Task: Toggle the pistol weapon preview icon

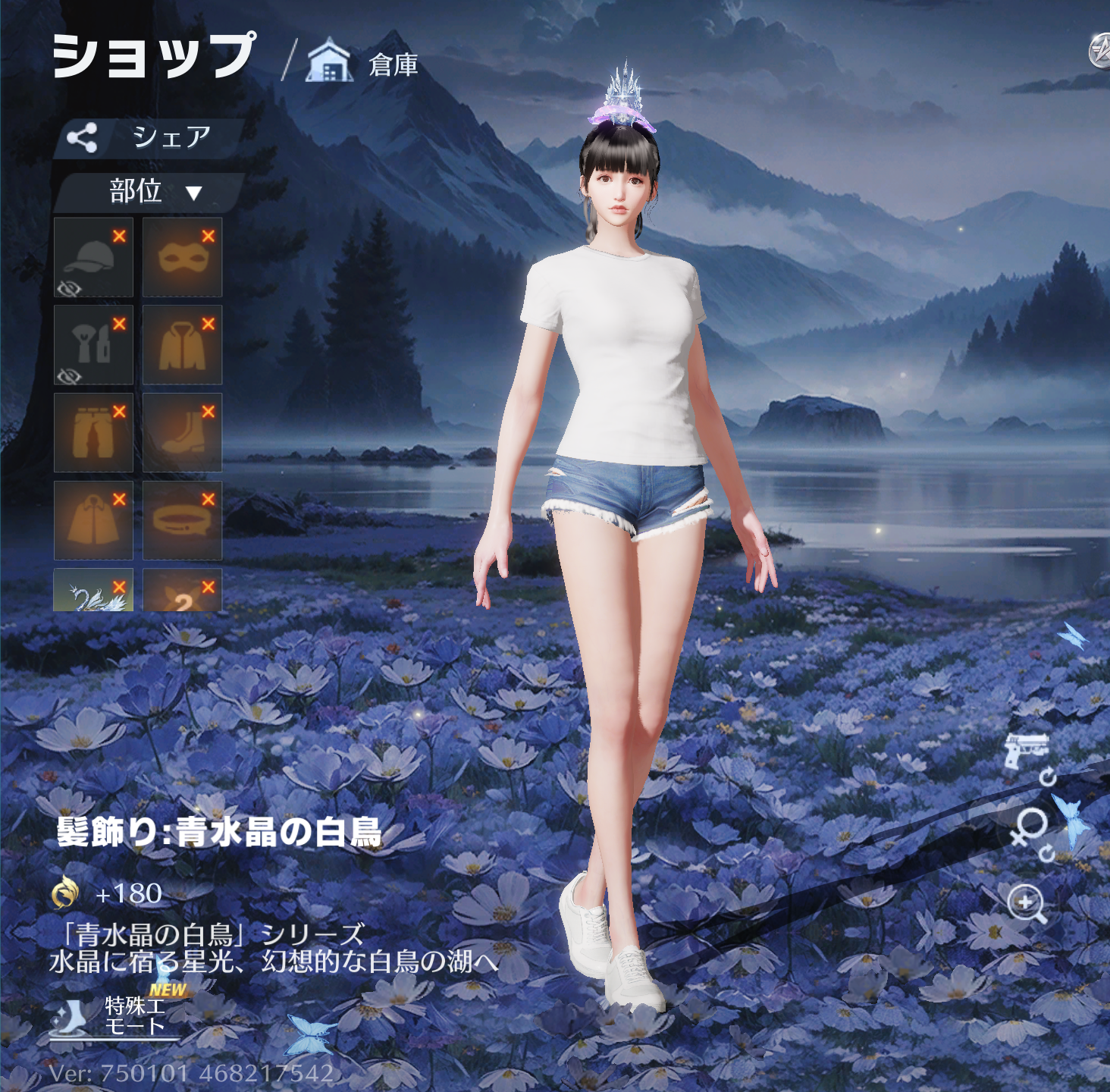Action: click(x=1027, y=750)
